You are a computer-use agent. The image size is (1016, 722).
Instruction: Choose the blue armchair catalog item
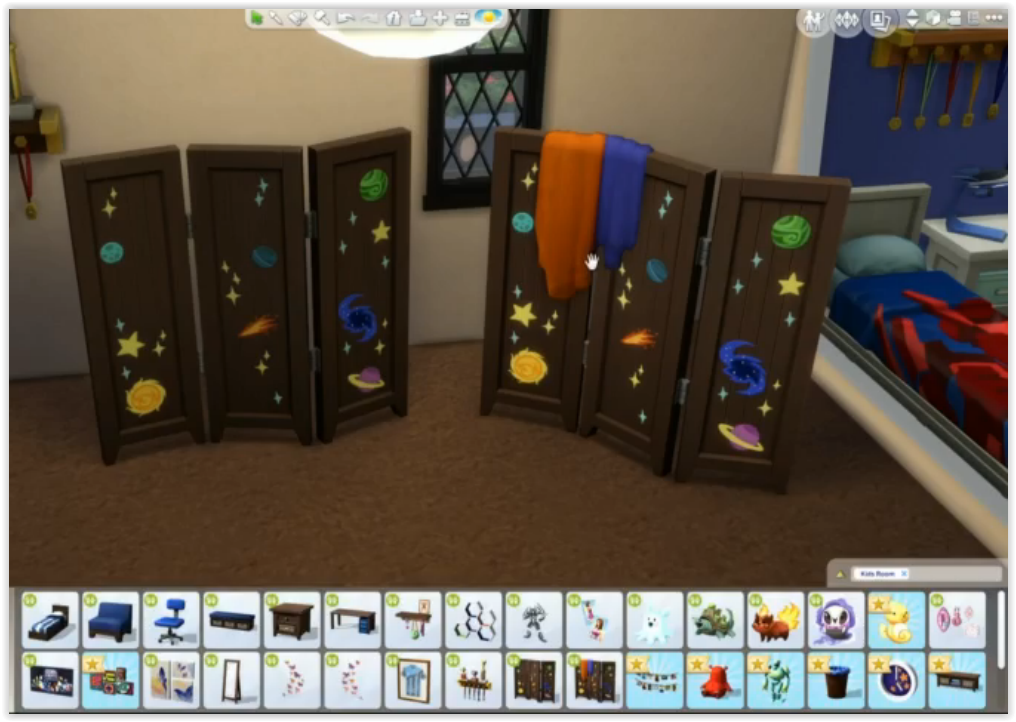pyautogui.click(x=111, y=621)
